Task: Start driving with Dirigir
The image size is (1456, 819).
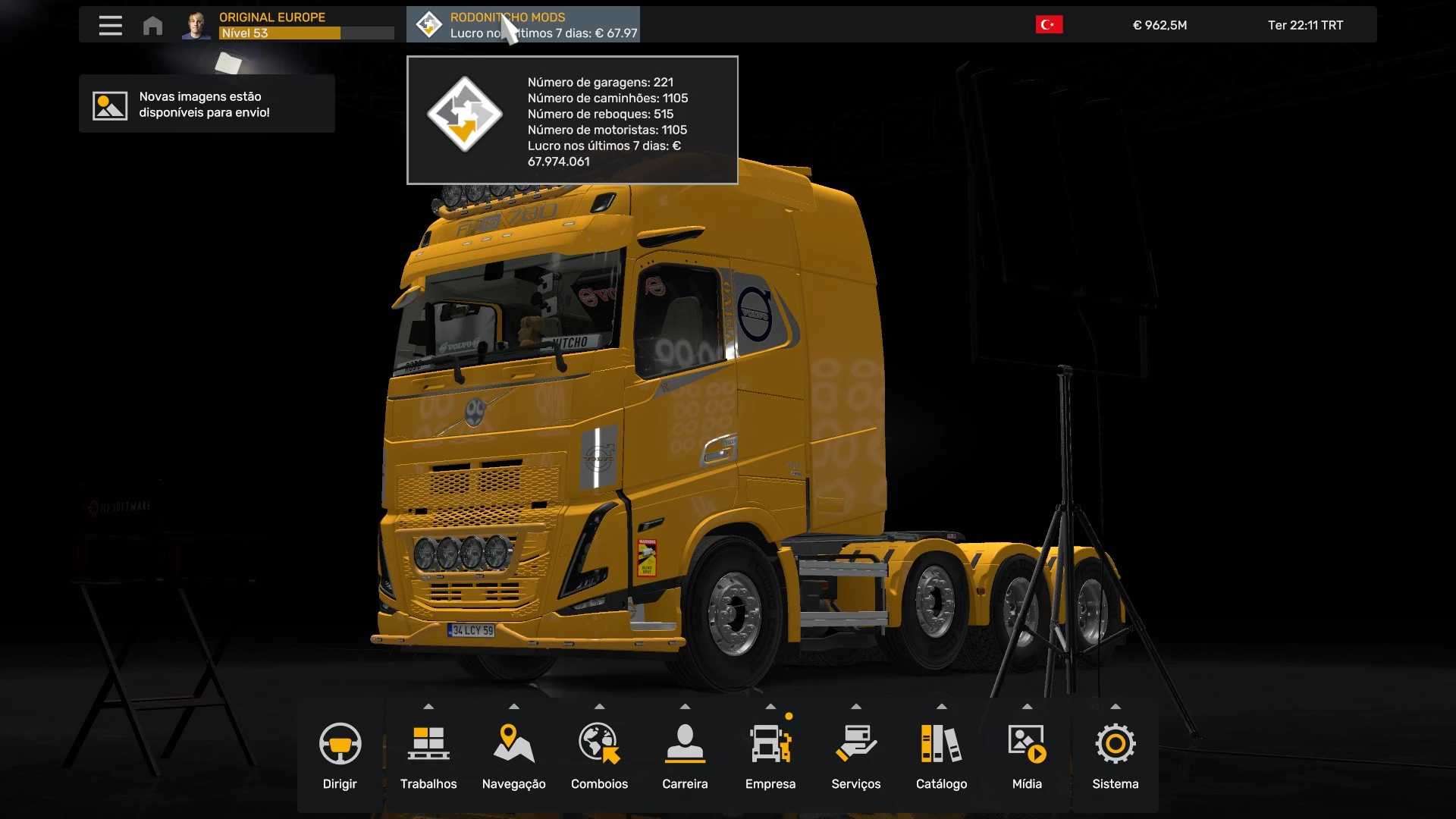Action: point(340,755)
